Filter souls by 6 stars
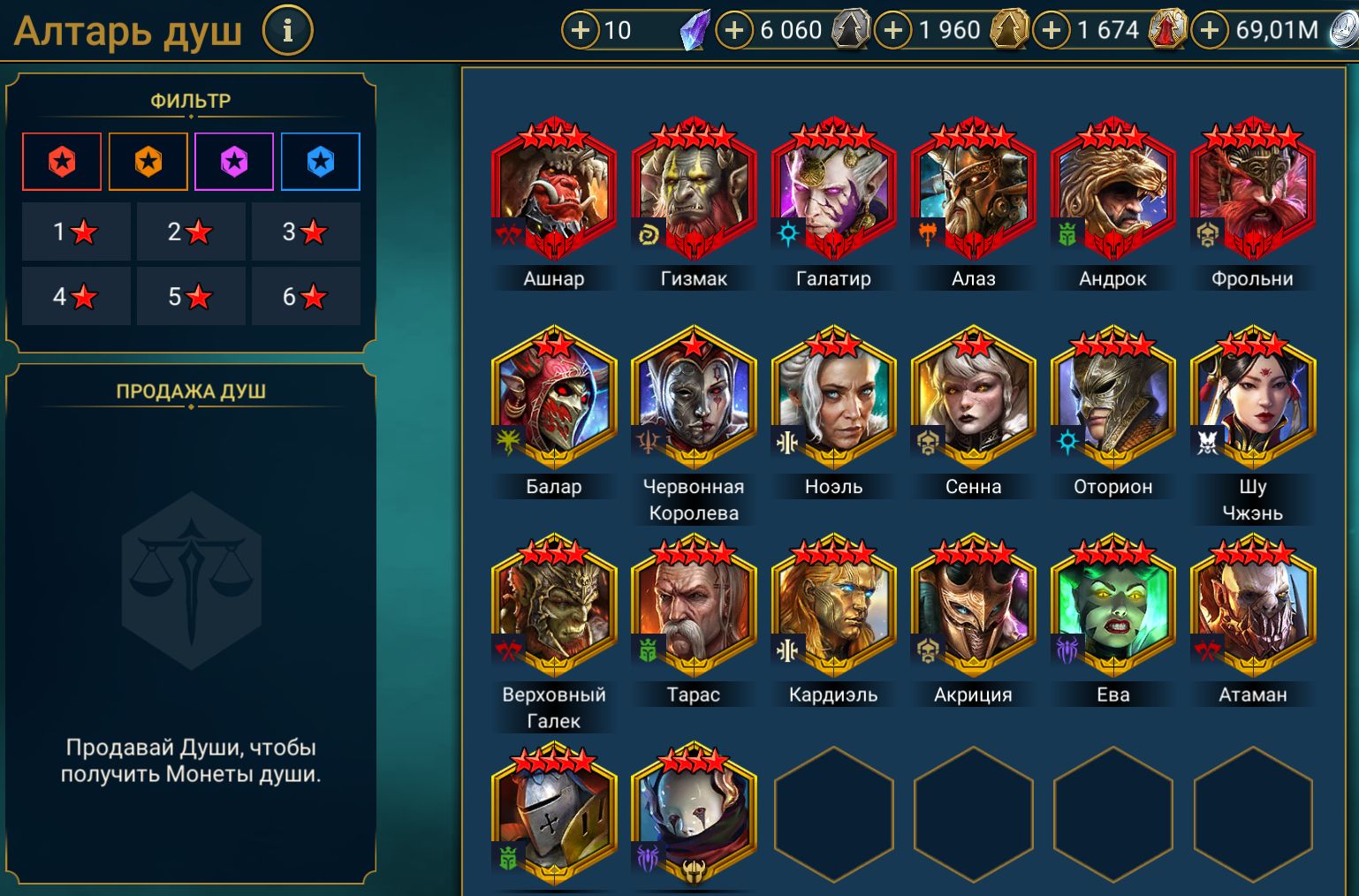Viewport: 1359px width, 896px height. click(x=306, y=296)
